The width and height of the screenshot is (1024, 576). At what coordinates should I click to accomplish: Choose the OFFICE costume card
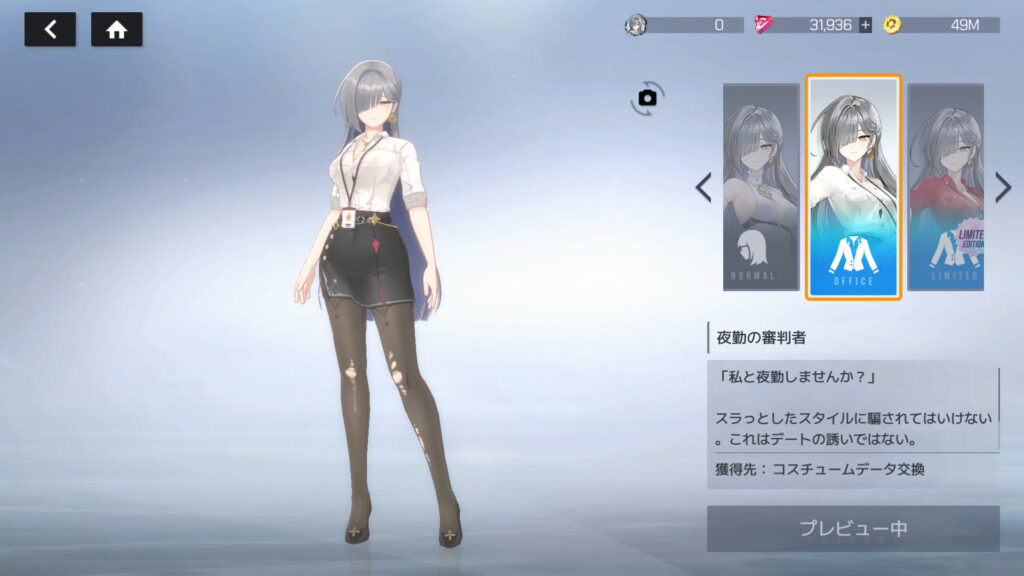coord(853,187)
